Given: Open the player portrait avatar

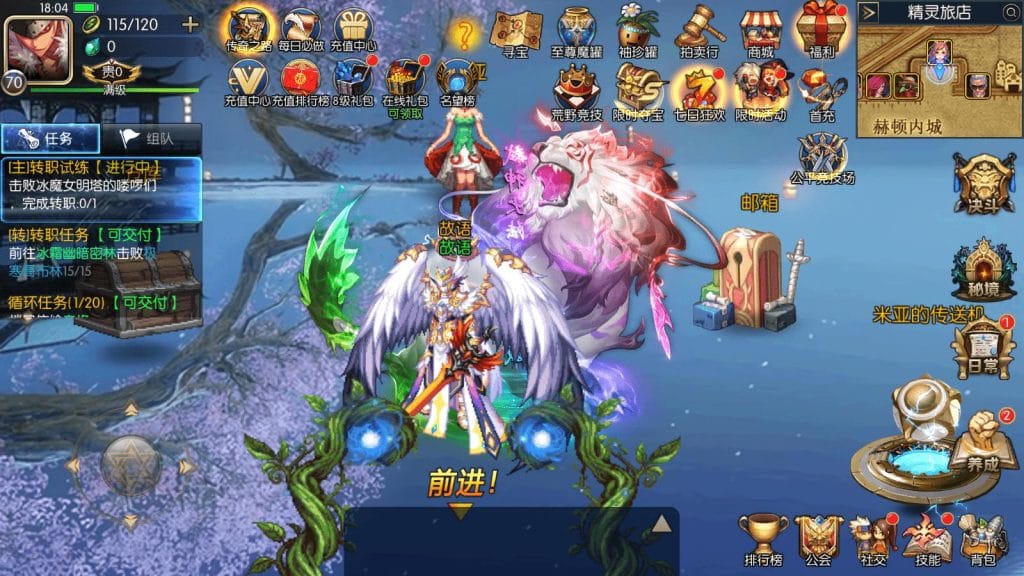Looking at the screenshot, I should click(x=33, y=44).
